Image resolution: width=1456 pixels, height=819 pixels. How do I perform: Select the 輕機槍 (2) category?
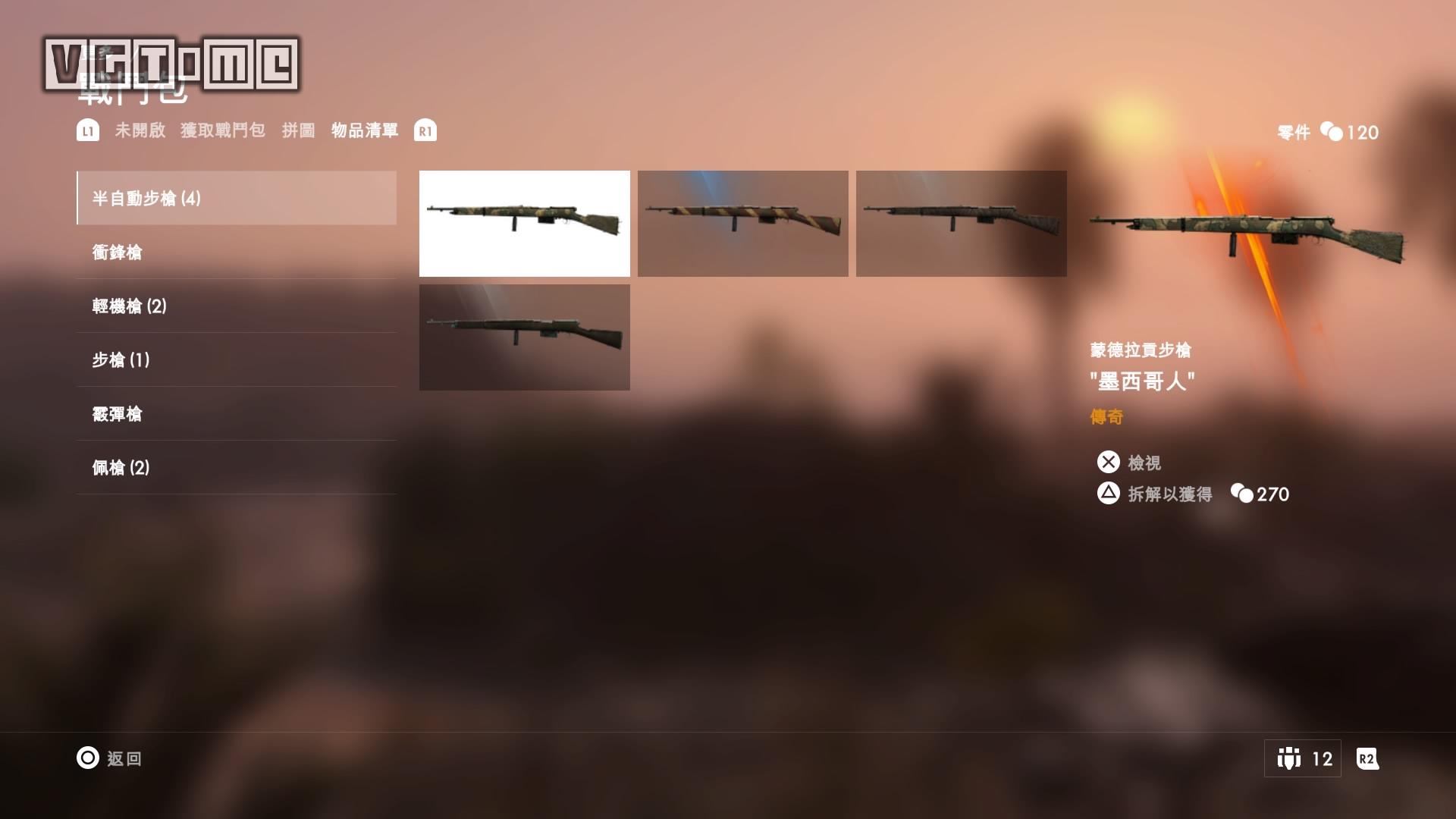237,306
